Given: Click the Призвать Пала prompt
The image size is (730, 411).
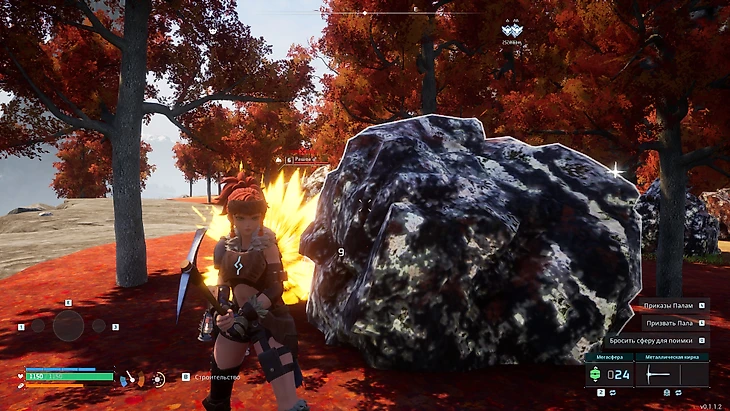Looking at the screenshot, I should click(x=668, y=323).
